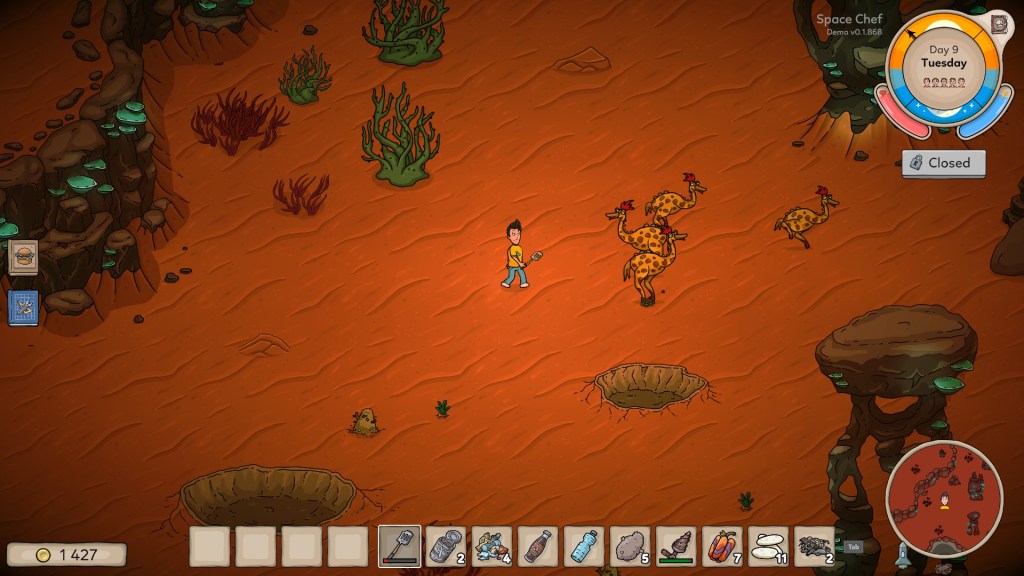Toggle the restaurant Closed sign

click(943, 163)
